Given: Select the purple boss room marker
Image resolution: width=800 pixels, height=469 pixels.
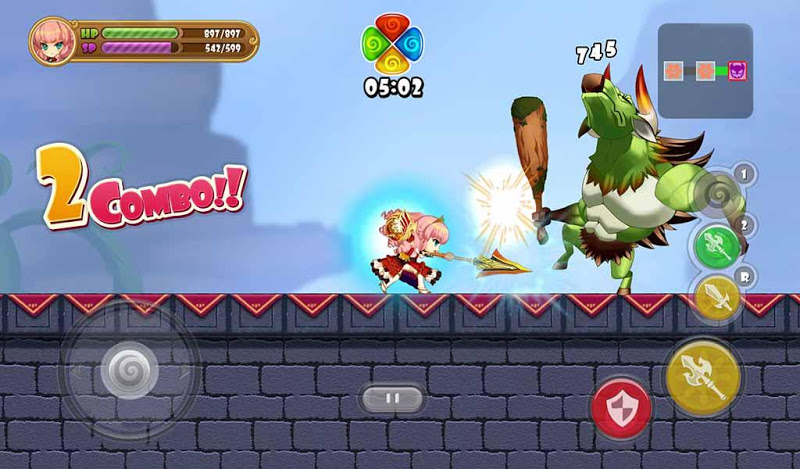Looking at the screenshot, I should [737, 72].
